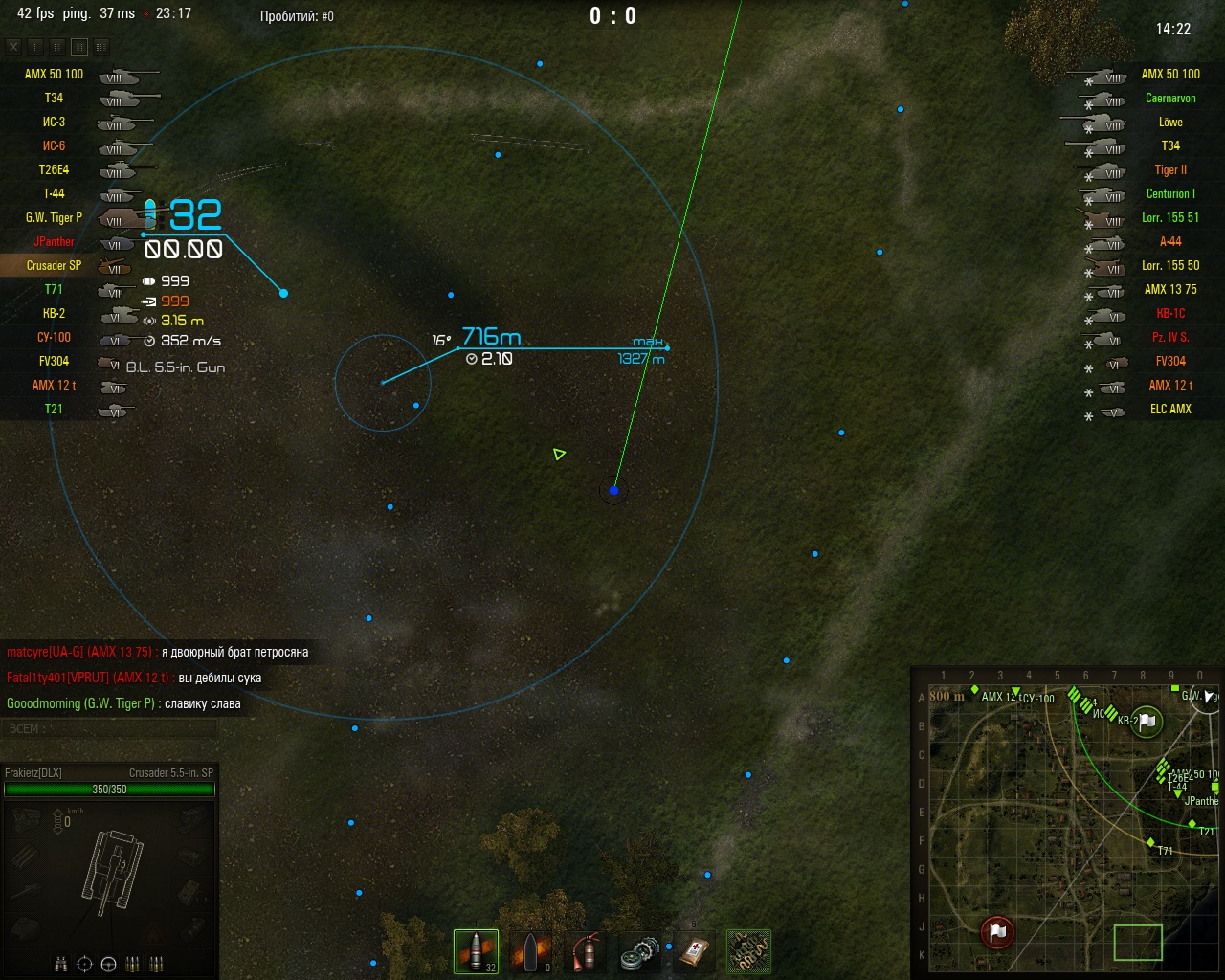Activate the repair kit gears consumable
This screenshot has width=1225, height=980.
point(638,950)
